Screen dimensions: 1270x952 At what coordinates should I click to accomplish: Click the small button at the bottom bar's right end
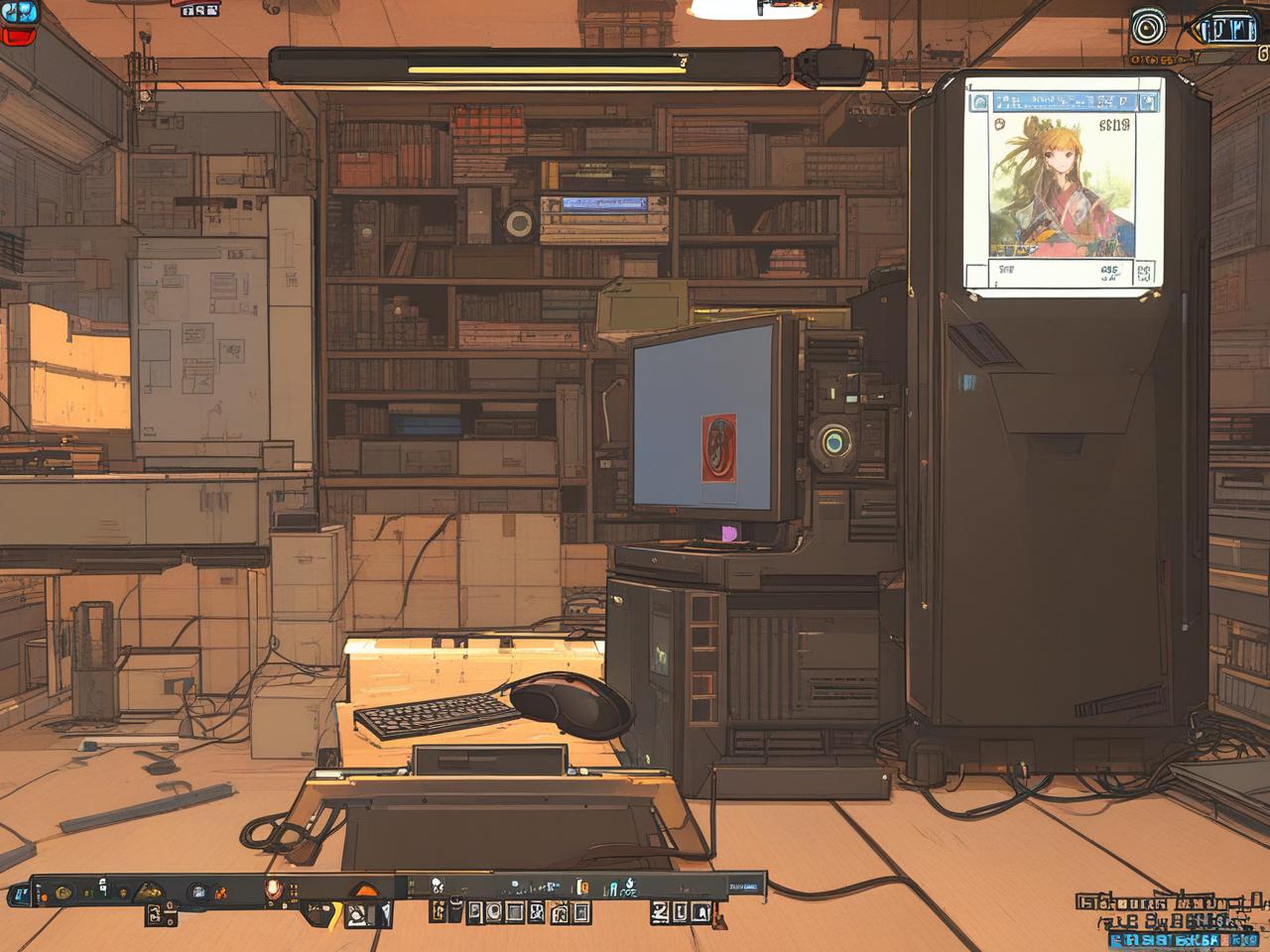click(743, 886)
